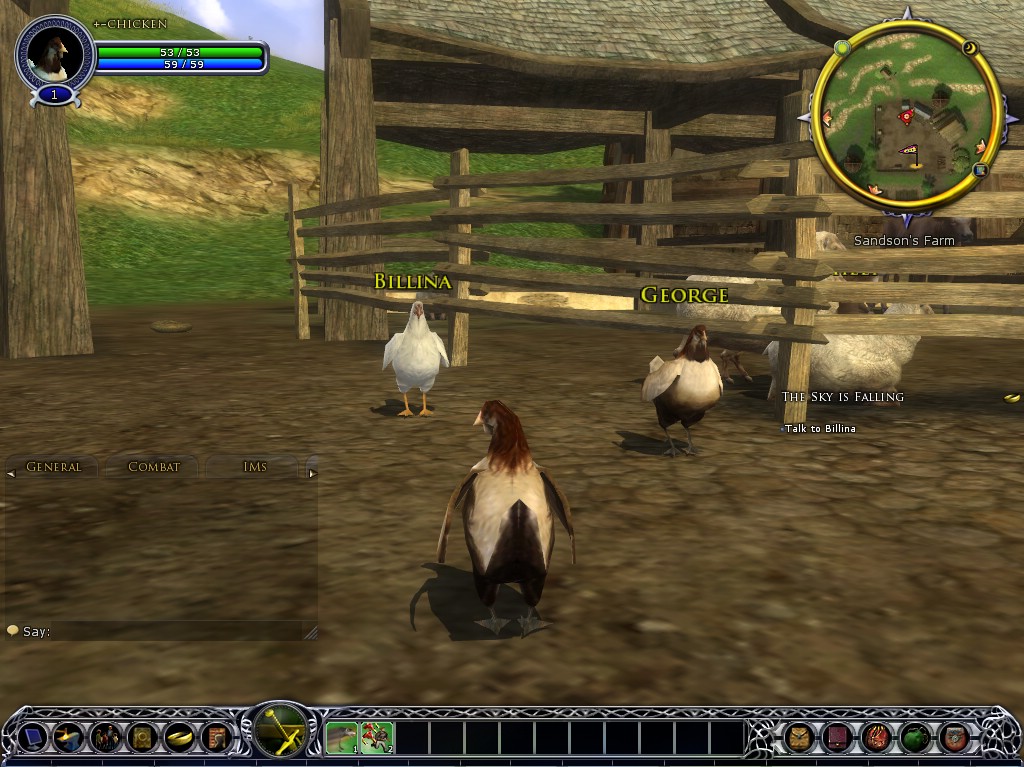Screen dimensions: 1024x767
Task: Open the tan backpack bag
Action: 799,738
